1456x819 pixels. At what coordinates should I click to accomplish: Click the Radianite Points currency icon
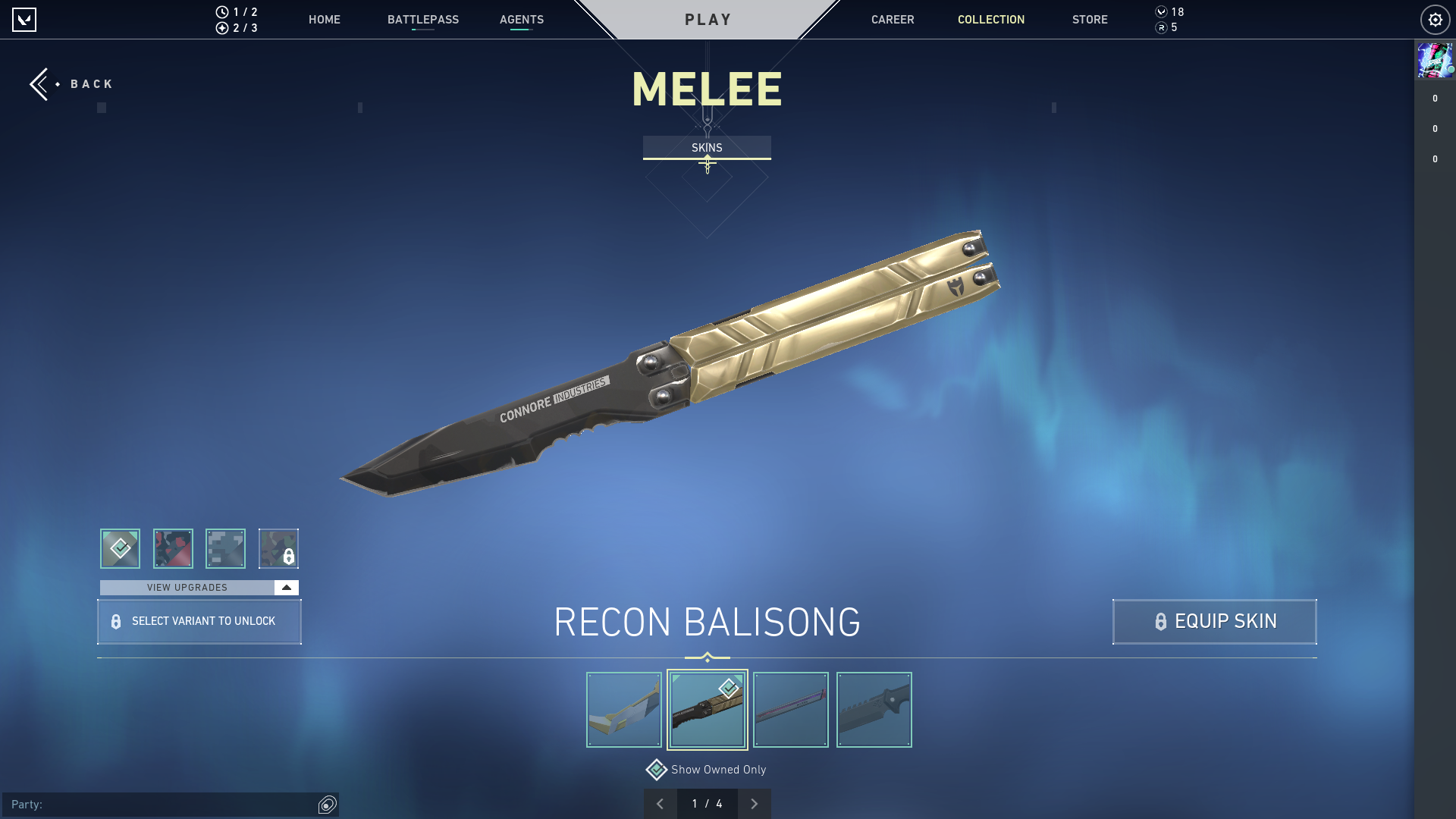pos(1161,29)
